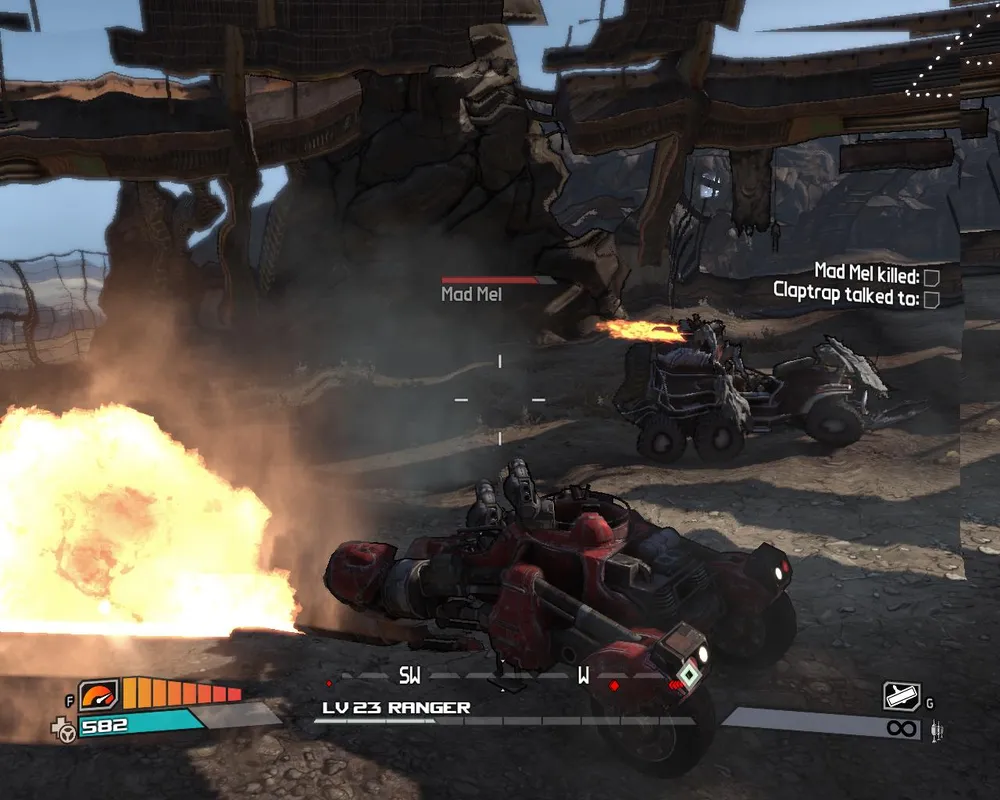Click the SW marker on the compass

pos(410,676)
